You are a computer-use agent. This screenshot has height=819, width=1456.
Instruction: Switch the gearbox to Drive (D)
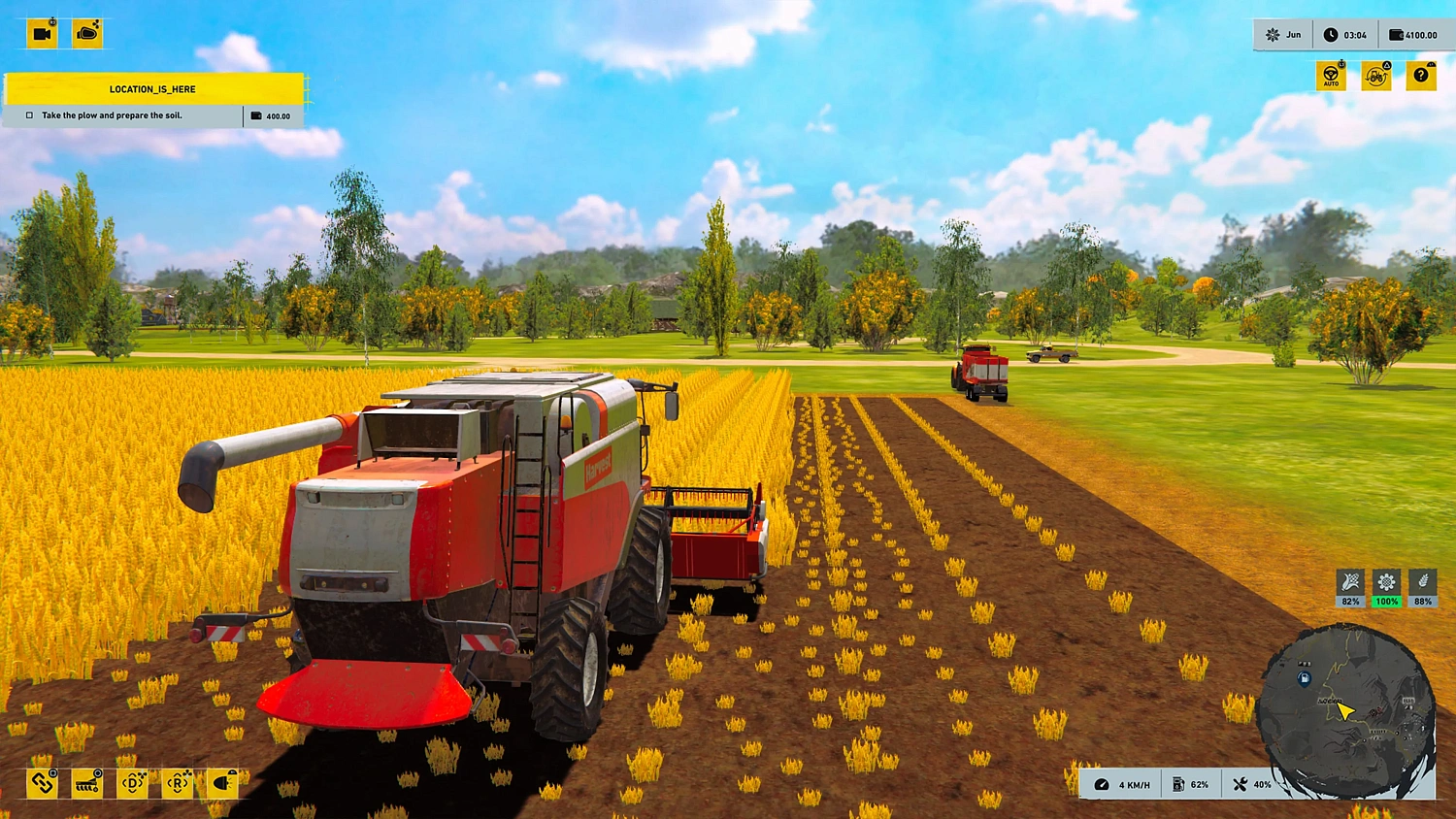point(133,784)
